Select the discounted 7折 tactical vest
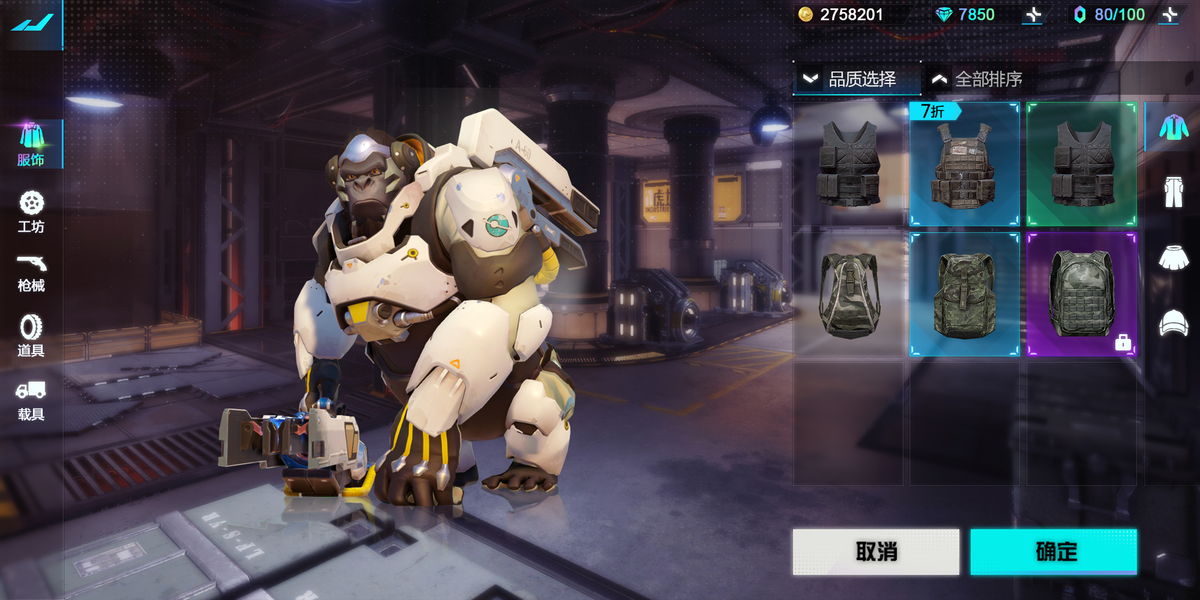The image size is (1200, 600). pyautogui.click(x=964, y=165)
